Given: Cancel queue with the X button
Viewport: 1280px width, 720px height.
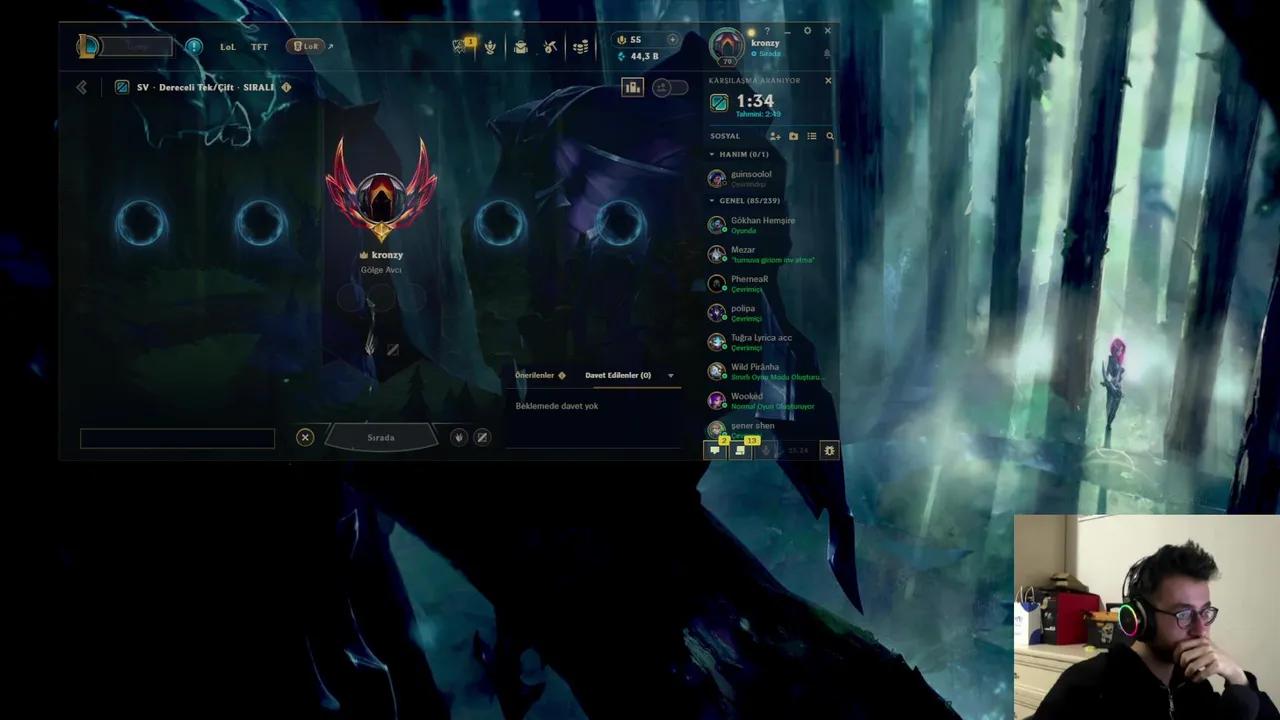Looking at the screenshot, I should [305, 437].
